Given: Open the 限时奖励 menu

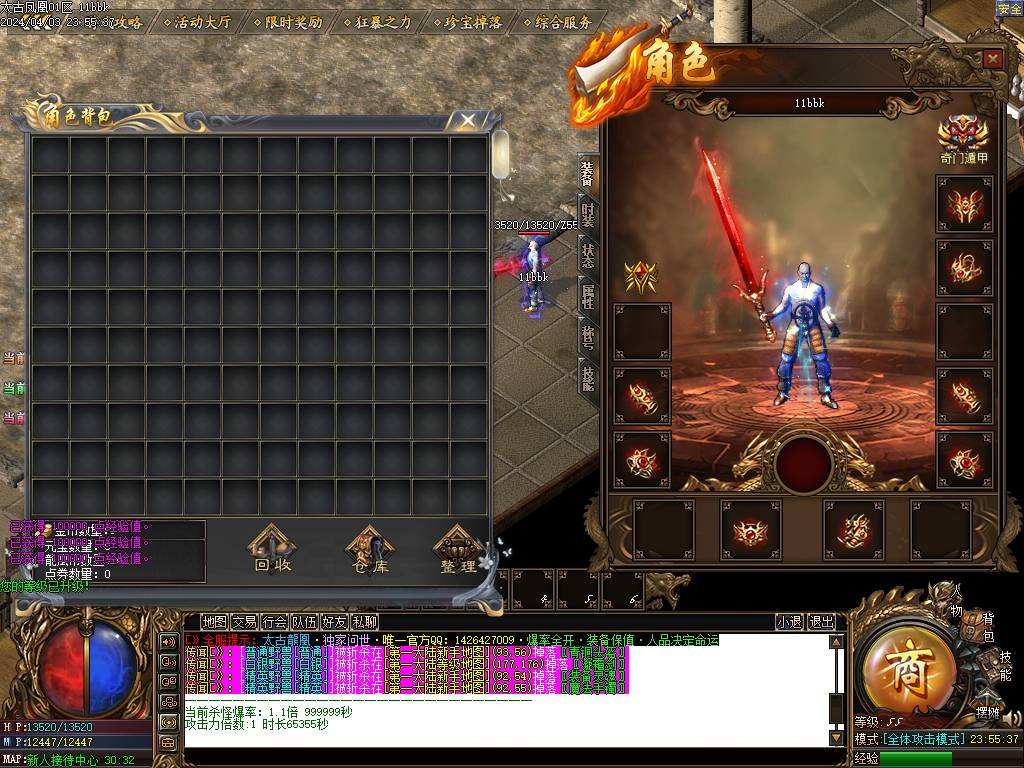Looking at the screenshot, I should pyautogui.click(x=292, y=21).
